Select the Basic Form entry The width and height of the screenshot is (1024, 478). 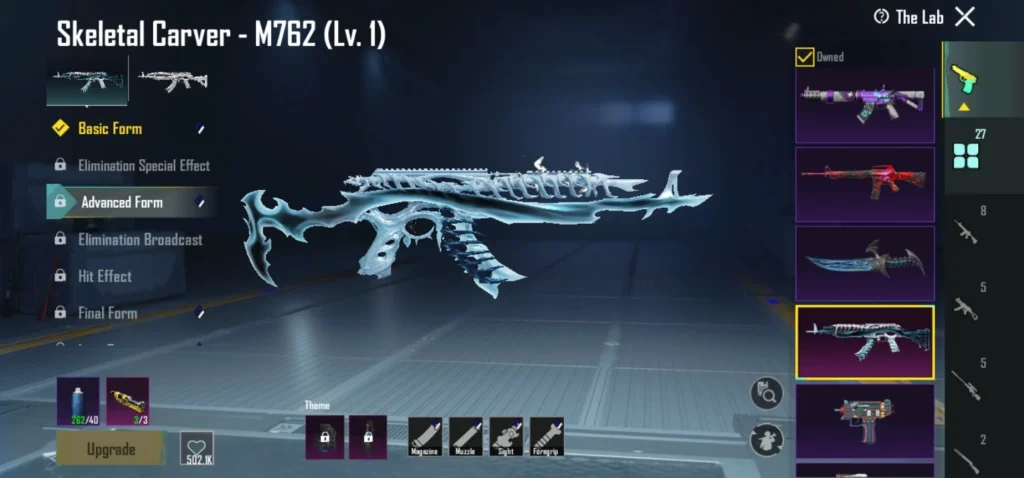point(110,128)
